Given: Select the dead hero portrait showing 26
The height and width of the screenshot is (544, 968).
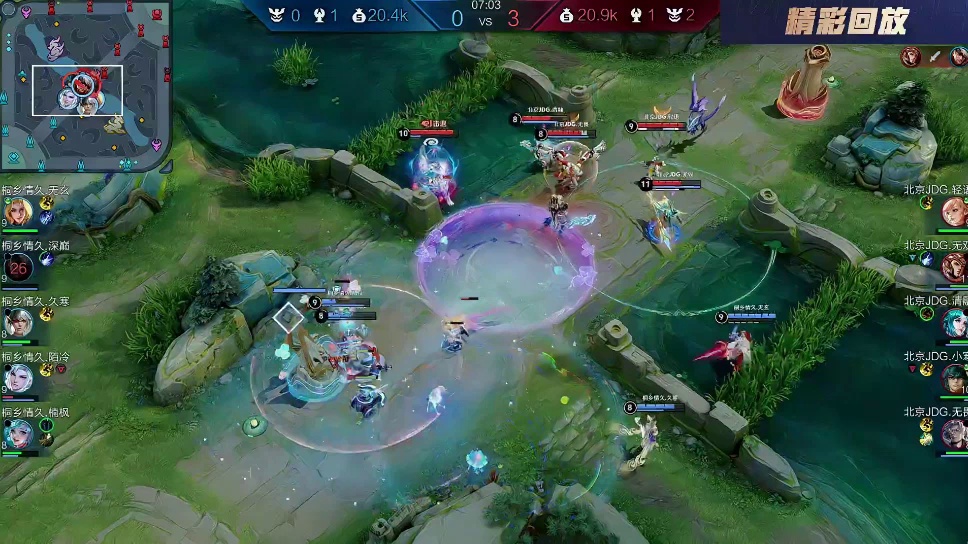Looking at the screenshot, I should (20, 267).
